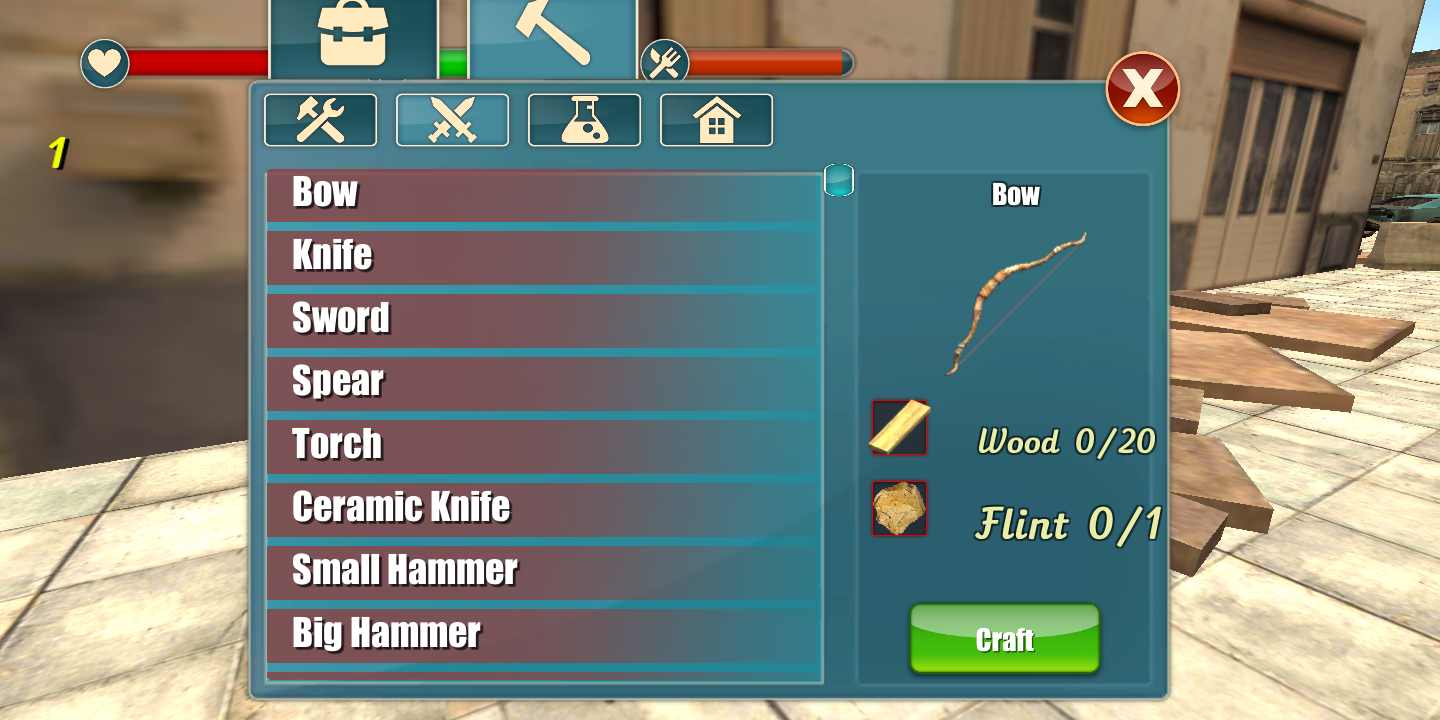Image resolution: width=1440 pixels, height=720 pixels.
Task: Open the briefcase inventory tab
Action: pyautogui.click(x=352, y=38)
